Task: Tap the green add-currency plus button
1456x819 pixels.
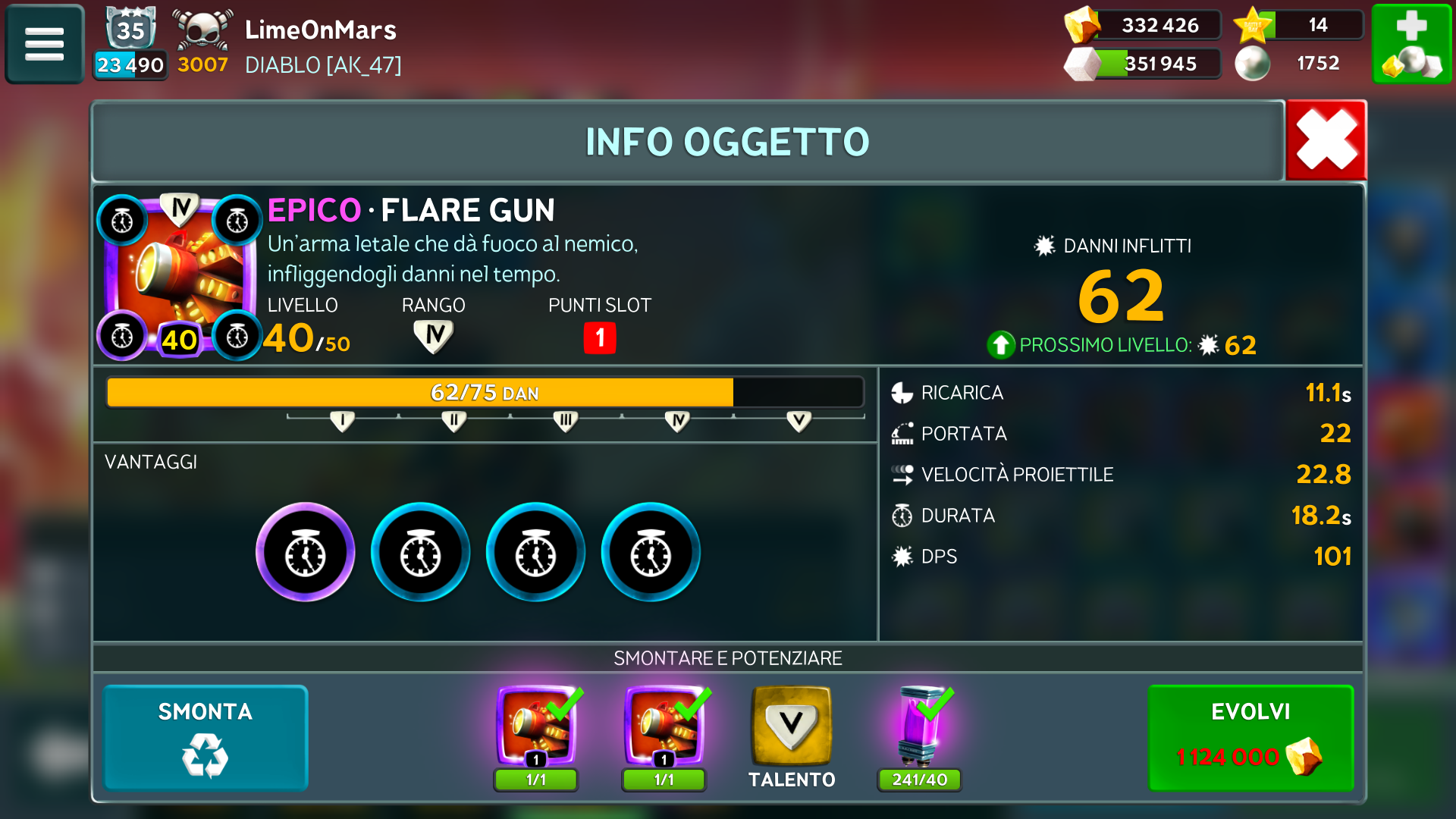Action: tap(1411, 44)
